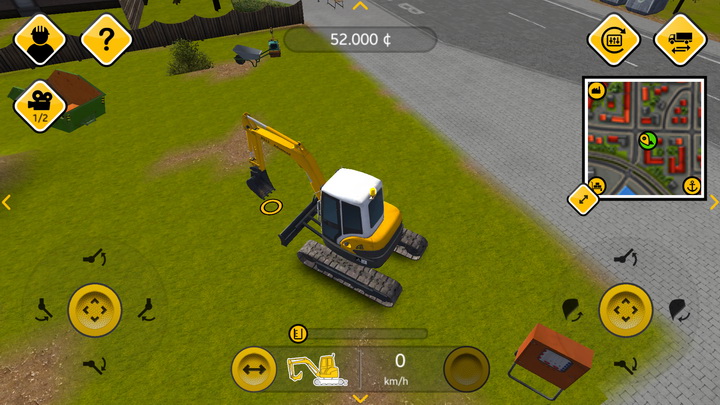Expand the minimap with the diagonal arrow button
720x405 pixels.
(583, 199)
